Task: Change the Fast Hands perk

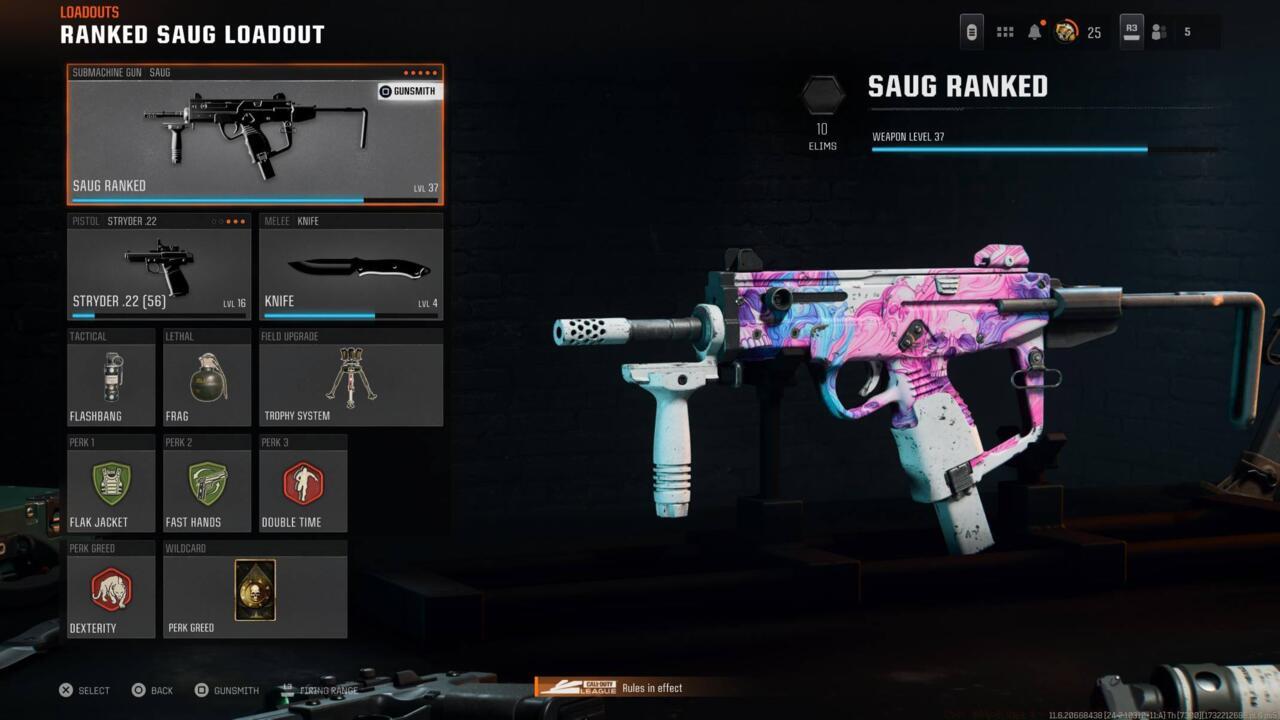Action: point(207,484)
